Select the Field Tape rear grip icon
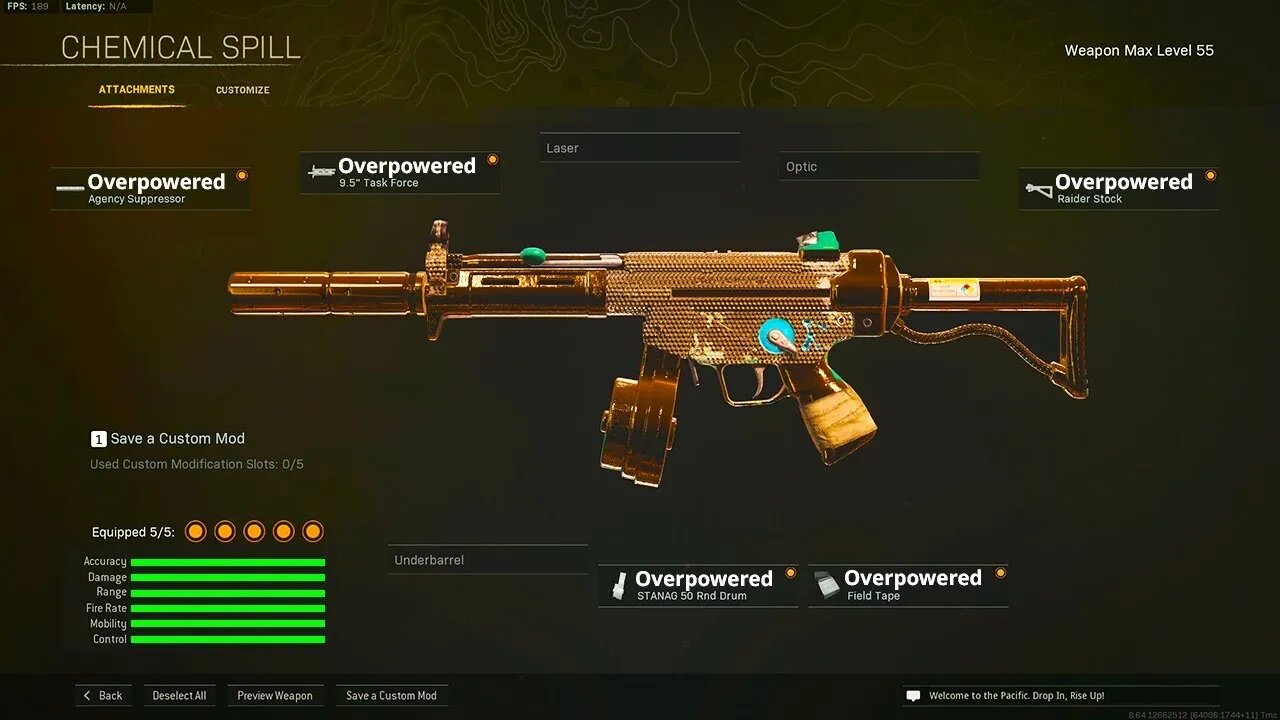The height and width of the screenshot is (720, 1280). click(x=825, y=583)
